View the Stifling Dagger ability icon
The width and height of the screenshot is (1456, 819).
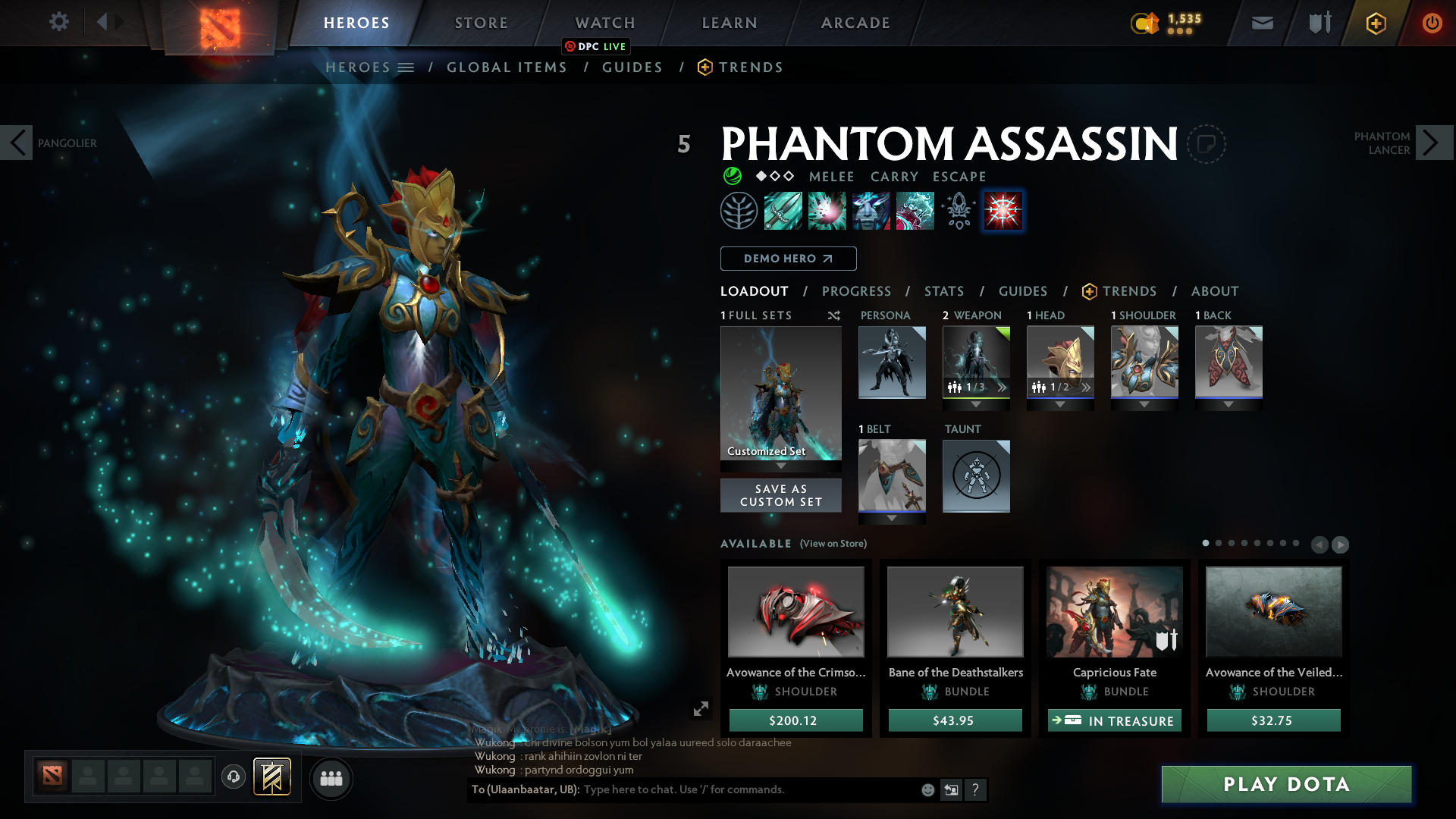tap(782, 211)
